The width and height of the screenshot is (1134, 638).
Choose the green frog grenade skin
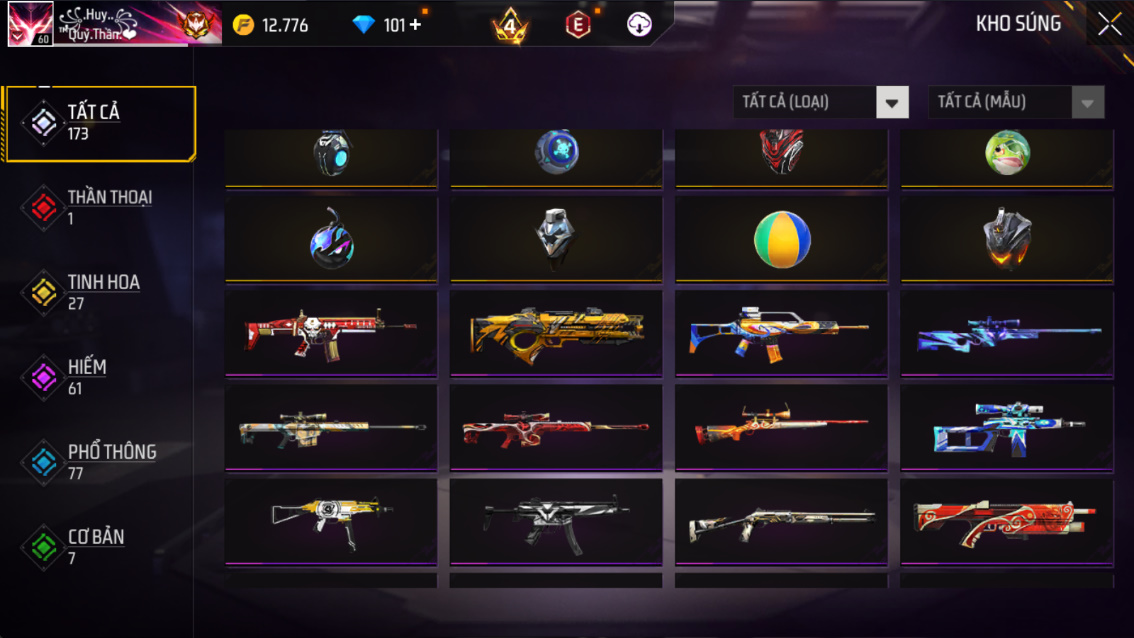click(1007, 154)
